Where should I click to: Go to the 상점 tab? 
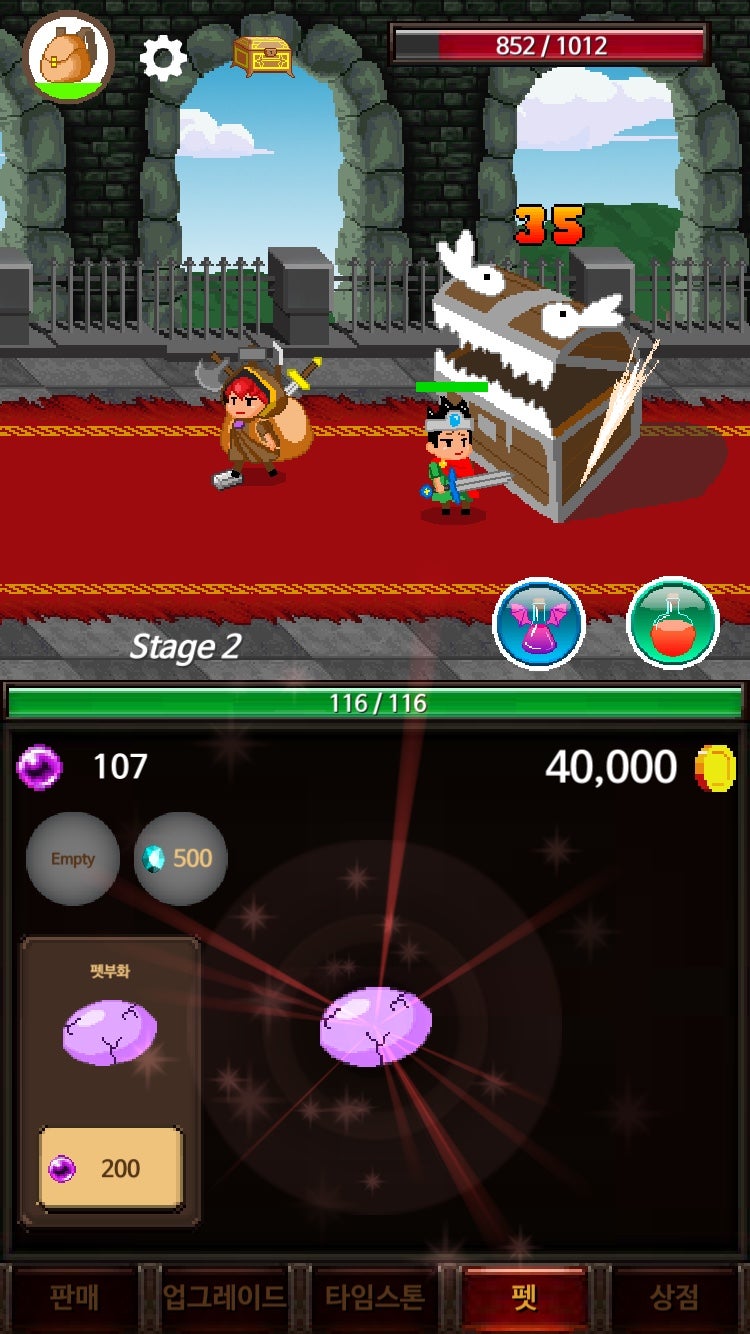(x=674, y=1297)
